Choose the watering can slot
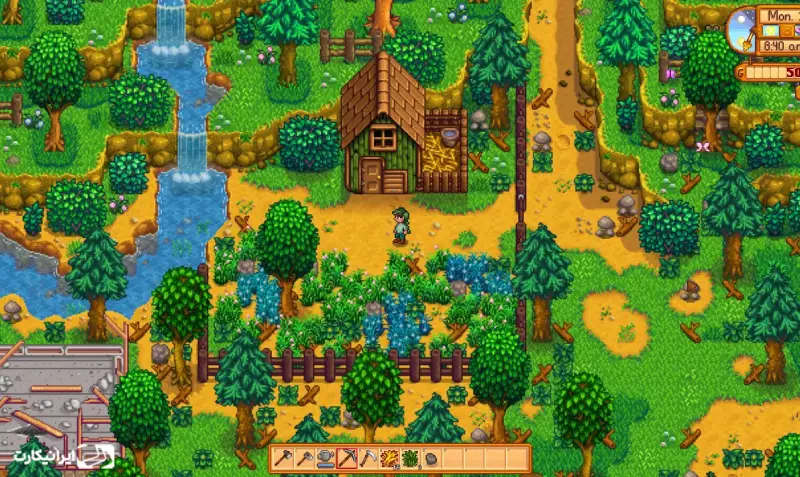This screenshot has height=477, width=800. coord(326,459)
